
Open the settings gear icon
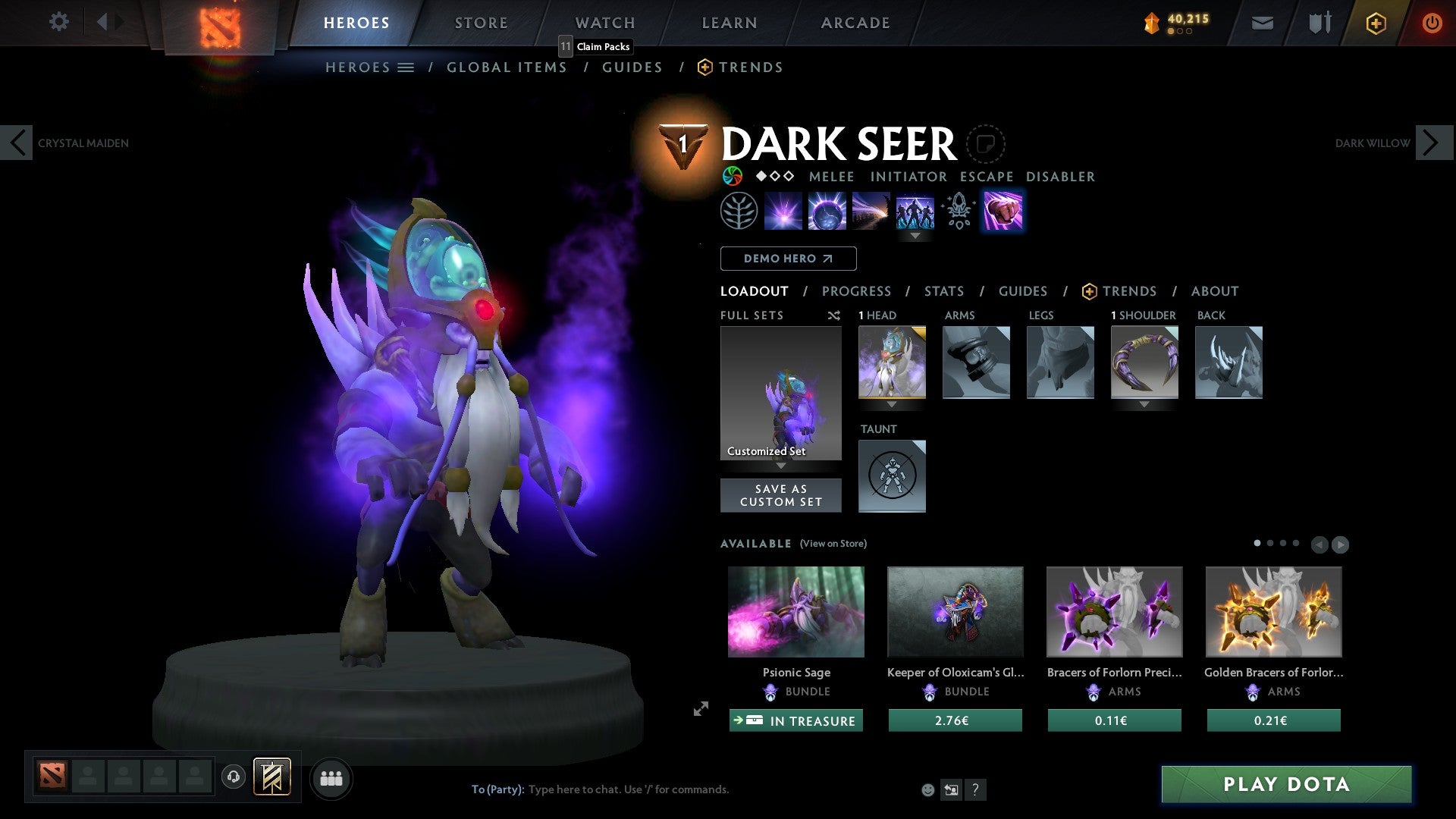pyautogui.click(x=58, y=22)
